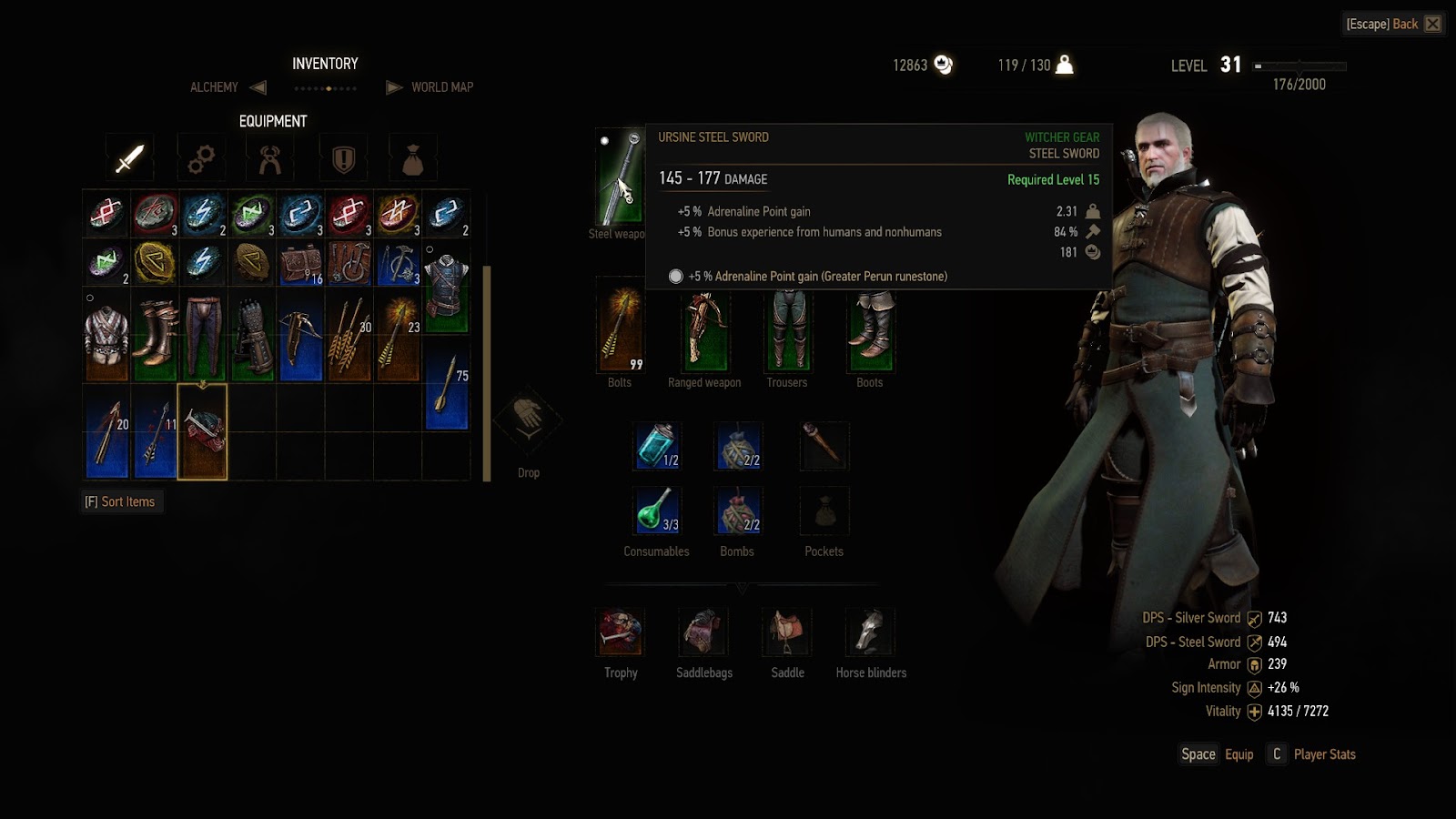
Task: Switch to the Alchemy panel
Action: point(214,87)
